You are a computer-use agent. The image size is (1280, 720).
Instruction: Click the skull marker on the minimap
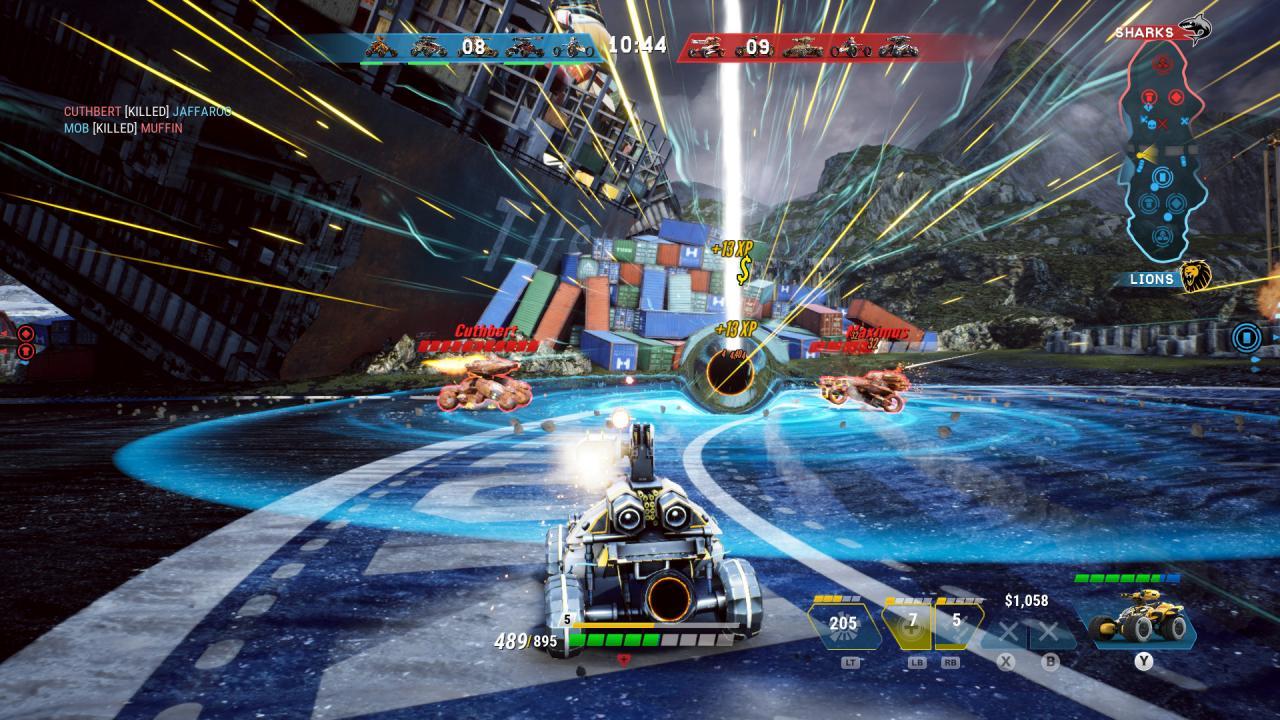click(x=1150, y=123)
